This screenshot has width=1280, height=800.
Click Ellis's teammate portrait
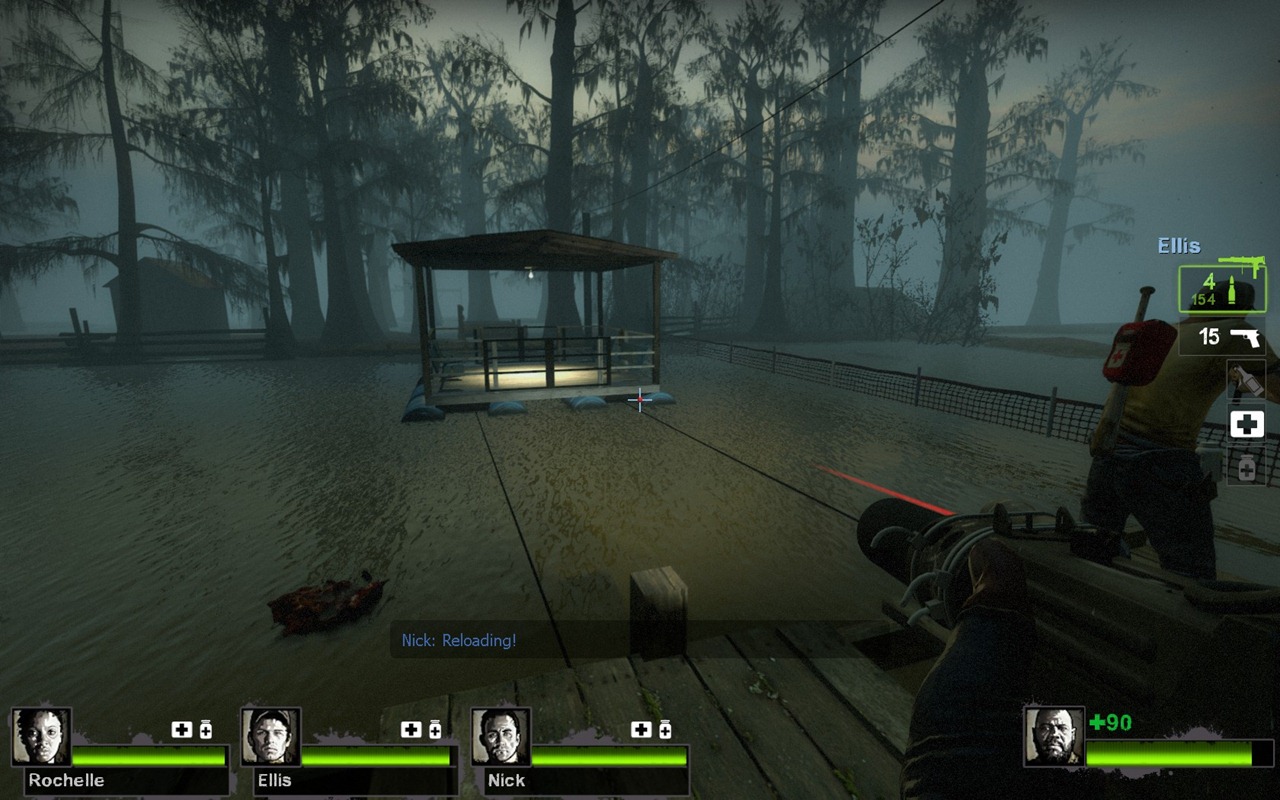(271, 737)
